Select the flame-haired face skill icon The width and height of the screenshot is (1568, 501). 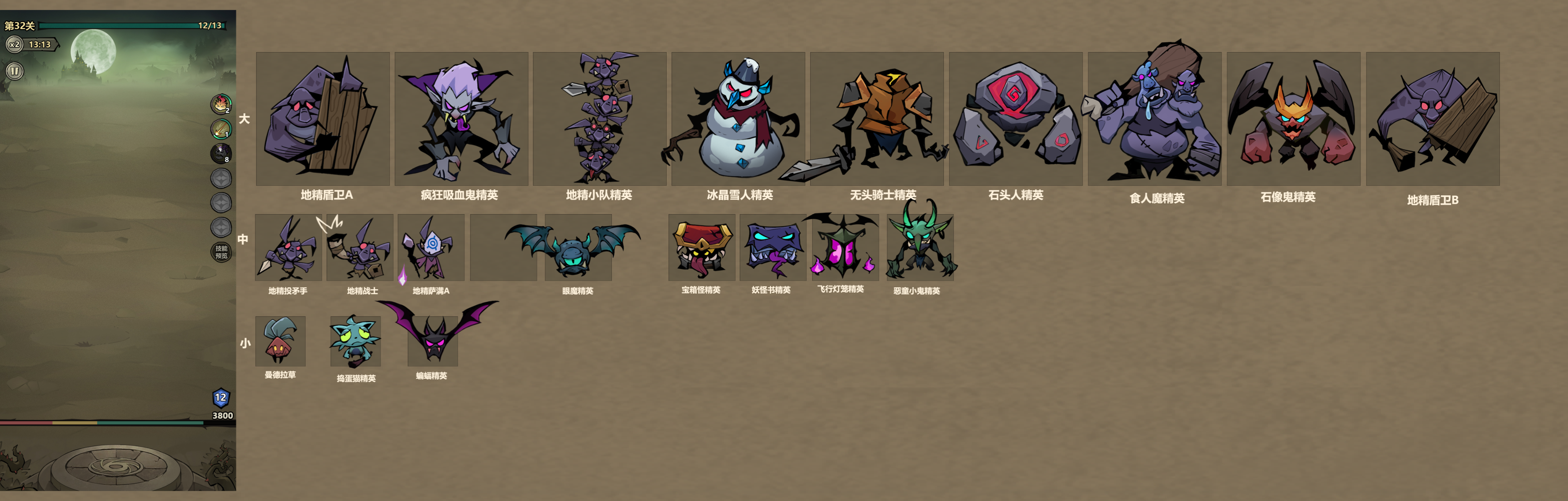[x=220, y=103]
